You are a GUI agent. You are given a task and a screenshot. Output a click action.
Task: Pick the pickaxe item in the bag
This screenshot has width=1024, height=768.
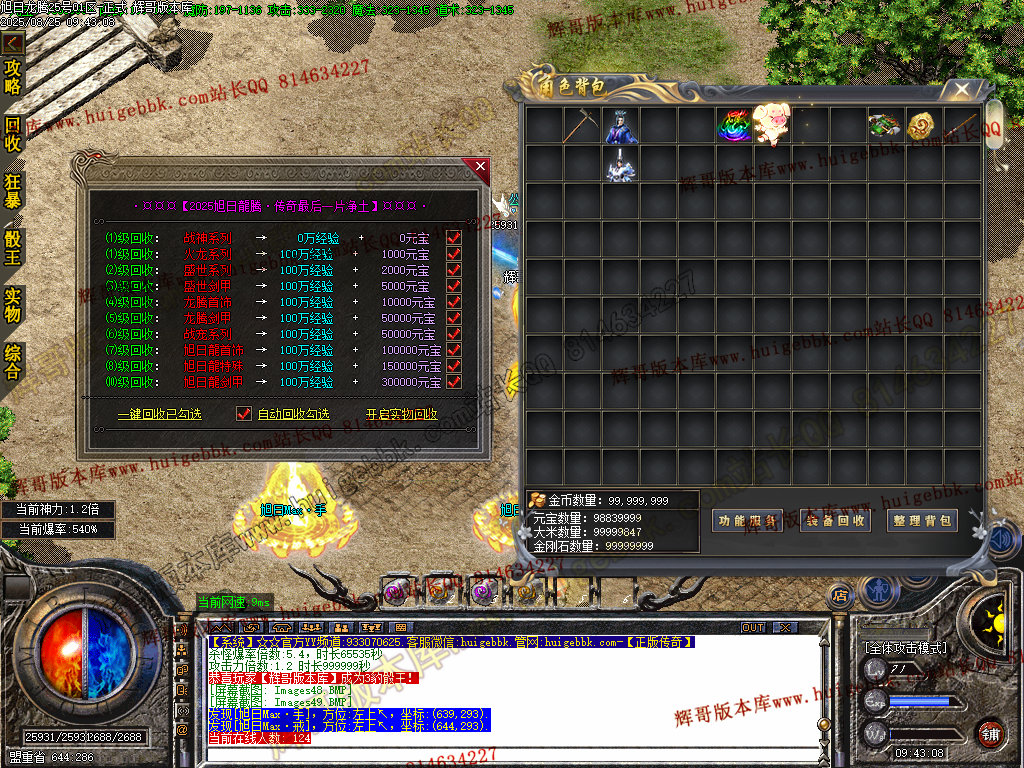pos(580,126)
